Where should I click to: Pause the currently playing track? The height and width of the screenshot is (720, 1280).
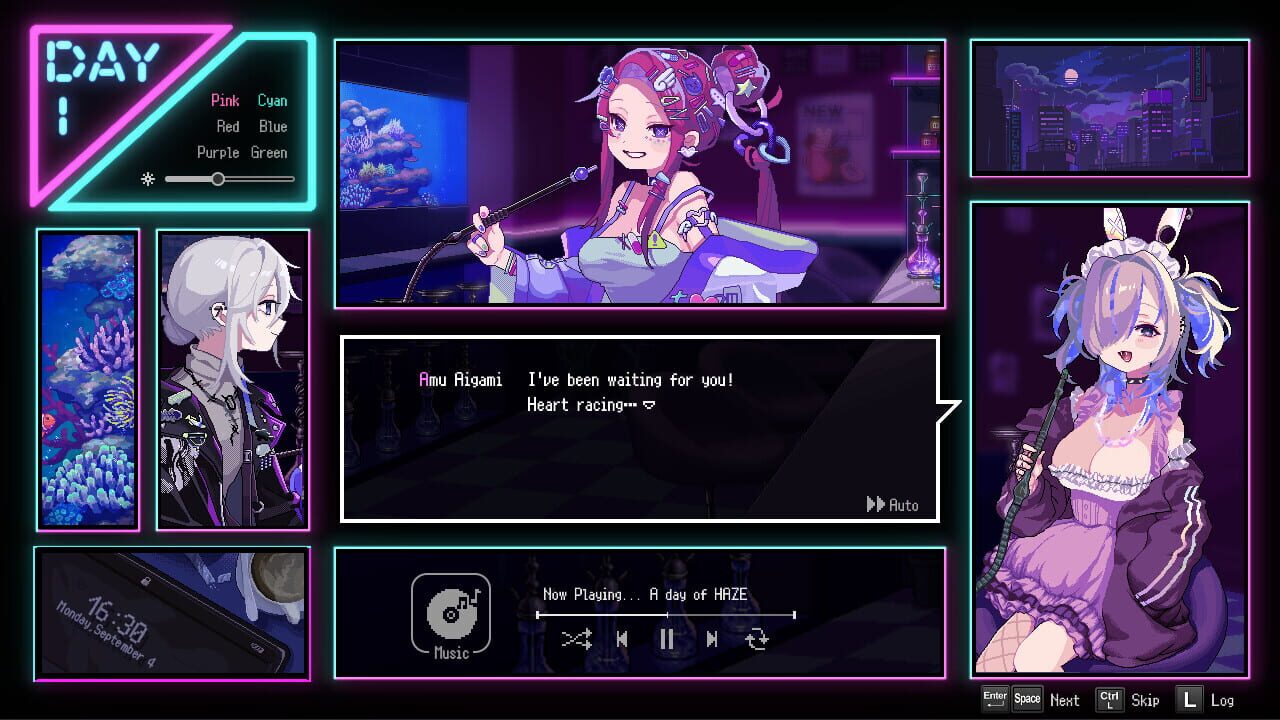click(x=667, y=640)
